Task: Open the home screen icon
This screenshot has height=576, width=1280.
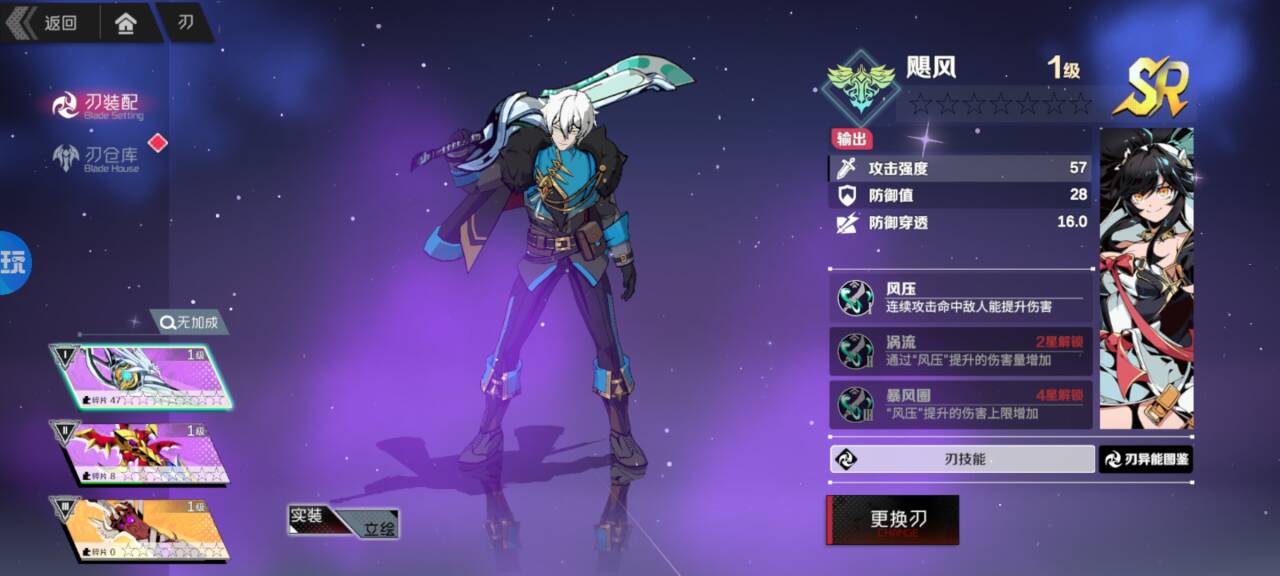Action: coord(126,23)
